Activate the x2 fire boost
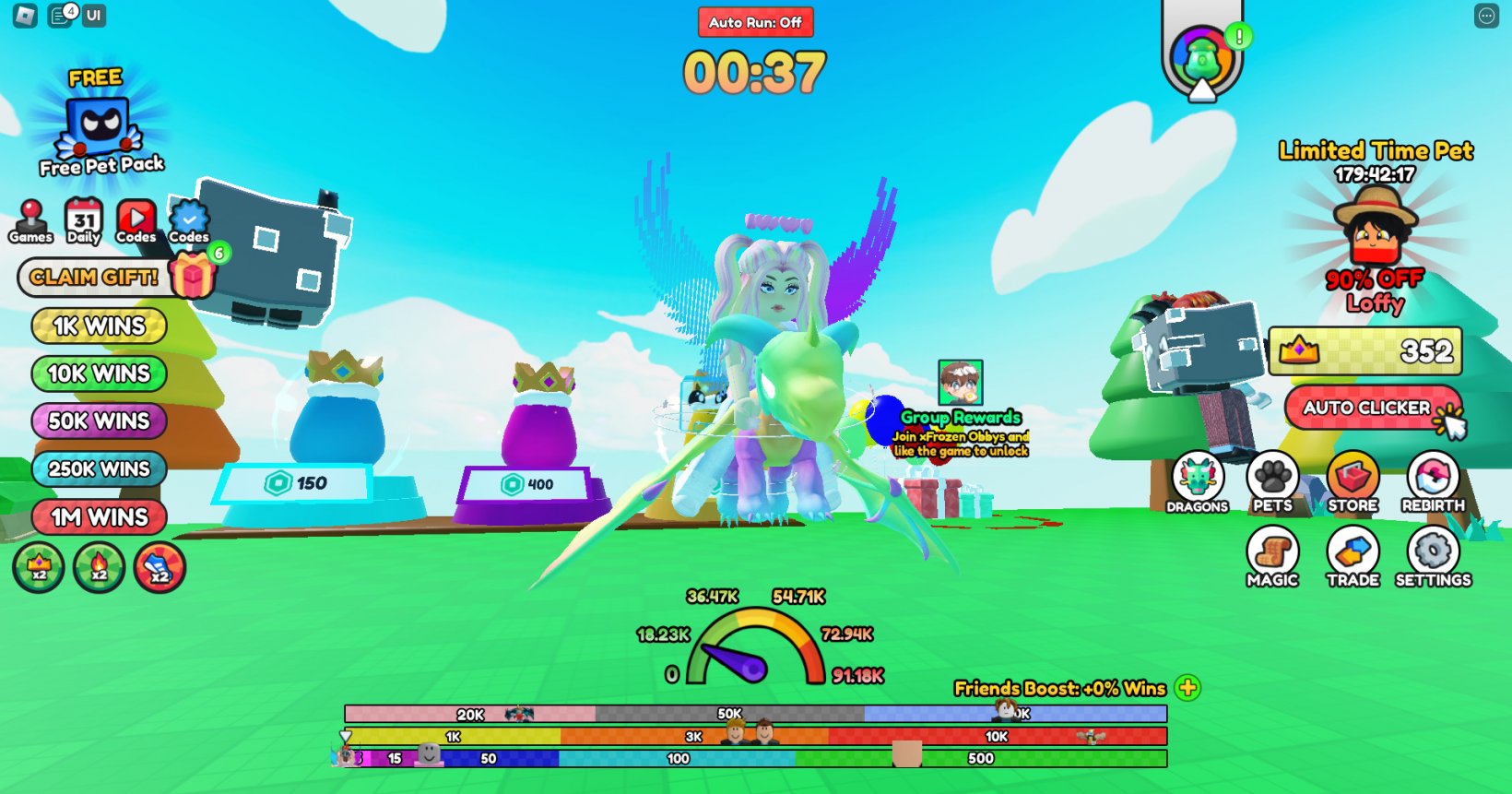Image resolution: width=1512 pixels, height=794 pixels. (98, 568)
